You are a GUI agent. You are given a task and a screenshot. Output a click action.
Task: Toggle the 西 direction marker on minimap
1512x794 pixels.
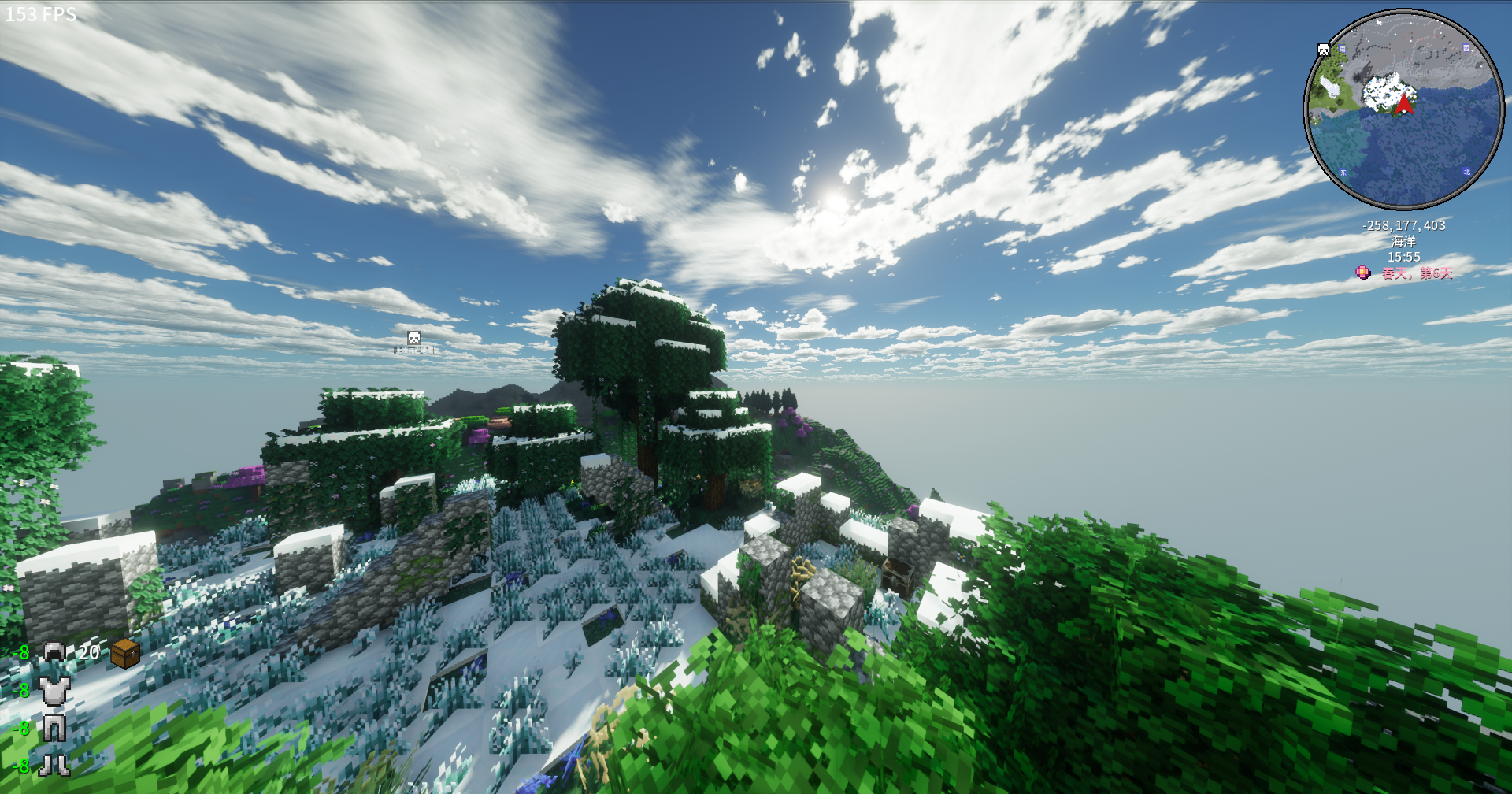tap(1466, 48)
